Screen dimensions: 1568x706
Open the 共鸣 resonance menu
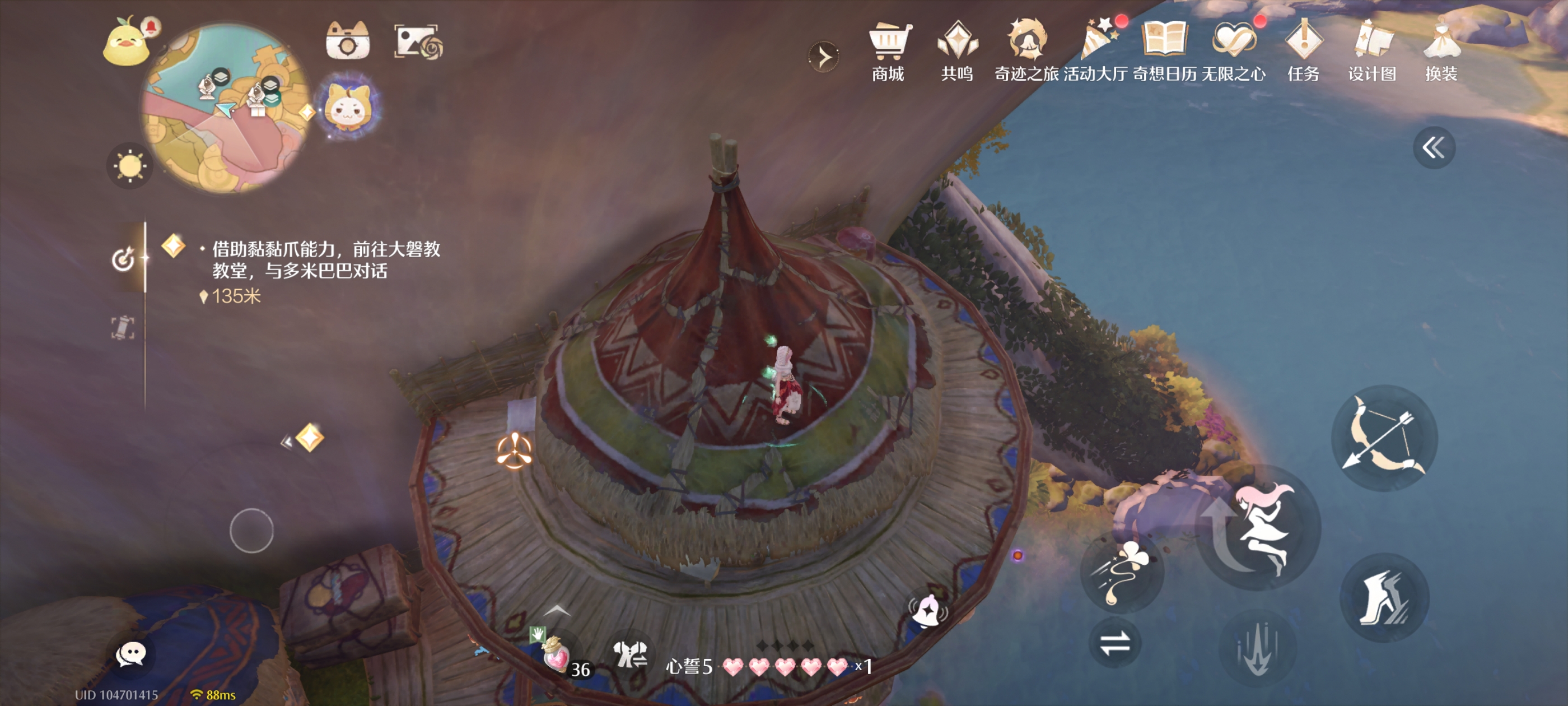[x=957, y=52]
